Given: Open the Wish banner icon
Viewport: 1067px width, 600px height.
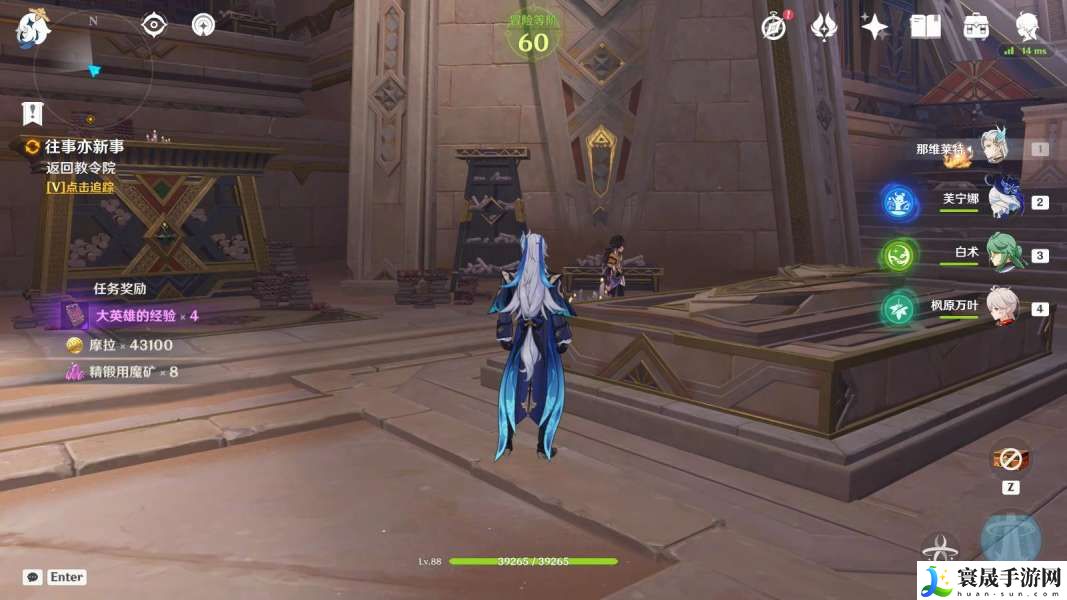Looking at the screenshot, I should tap(823, 28).
